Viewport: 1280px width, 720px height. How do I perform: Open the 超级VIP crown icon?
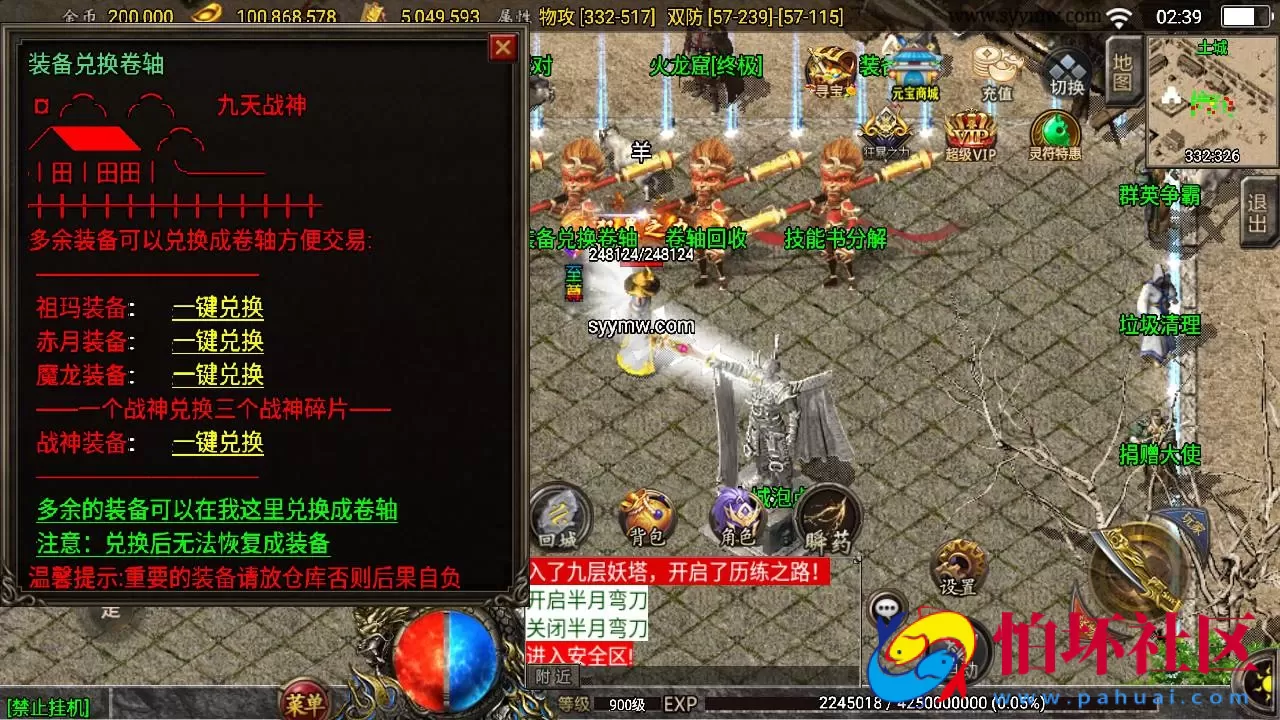tap(971, 130)
